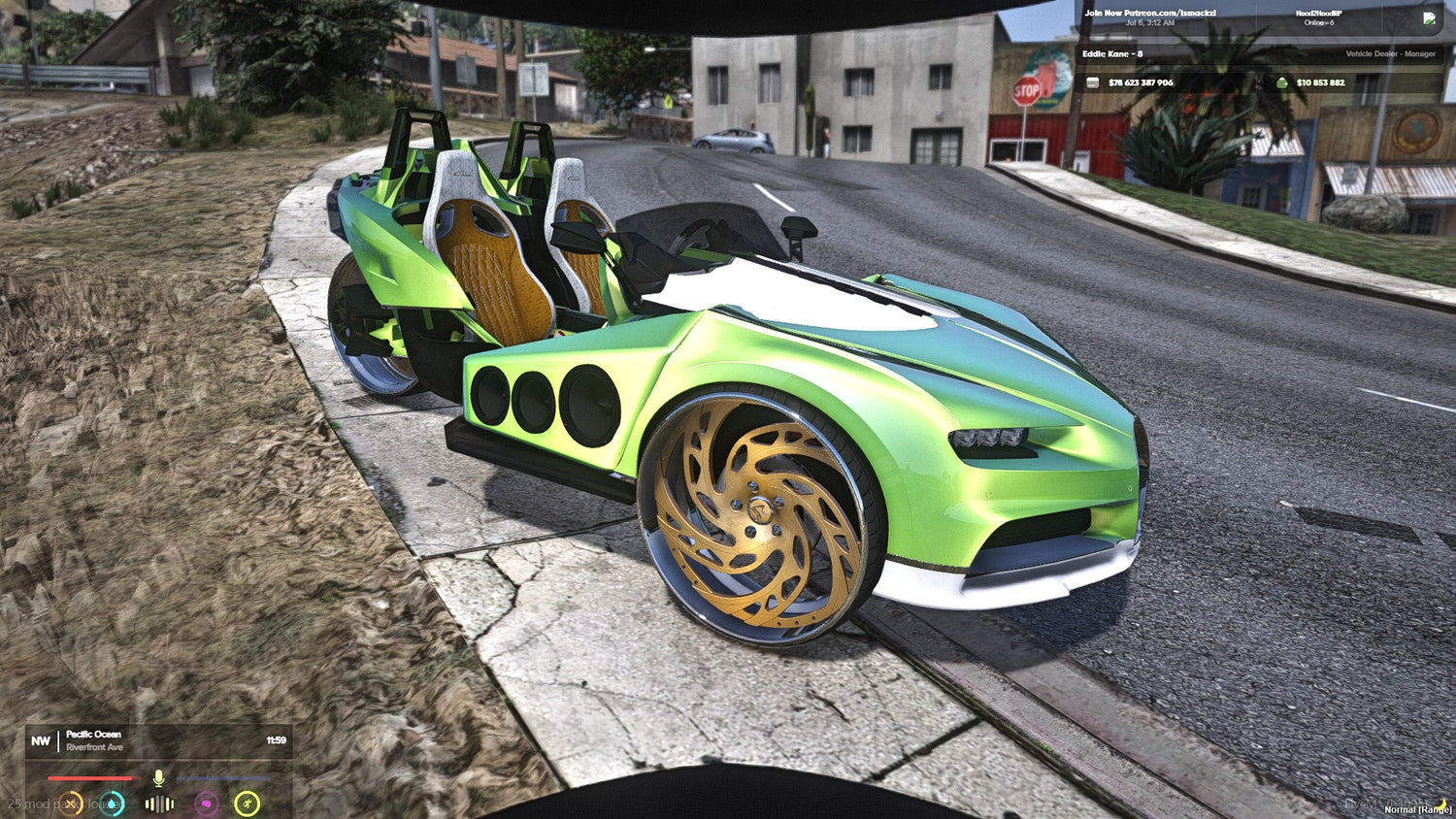The image size is (1456, 819).
Task: Click the yellow running man stamina icon
Action: [248, 803]
